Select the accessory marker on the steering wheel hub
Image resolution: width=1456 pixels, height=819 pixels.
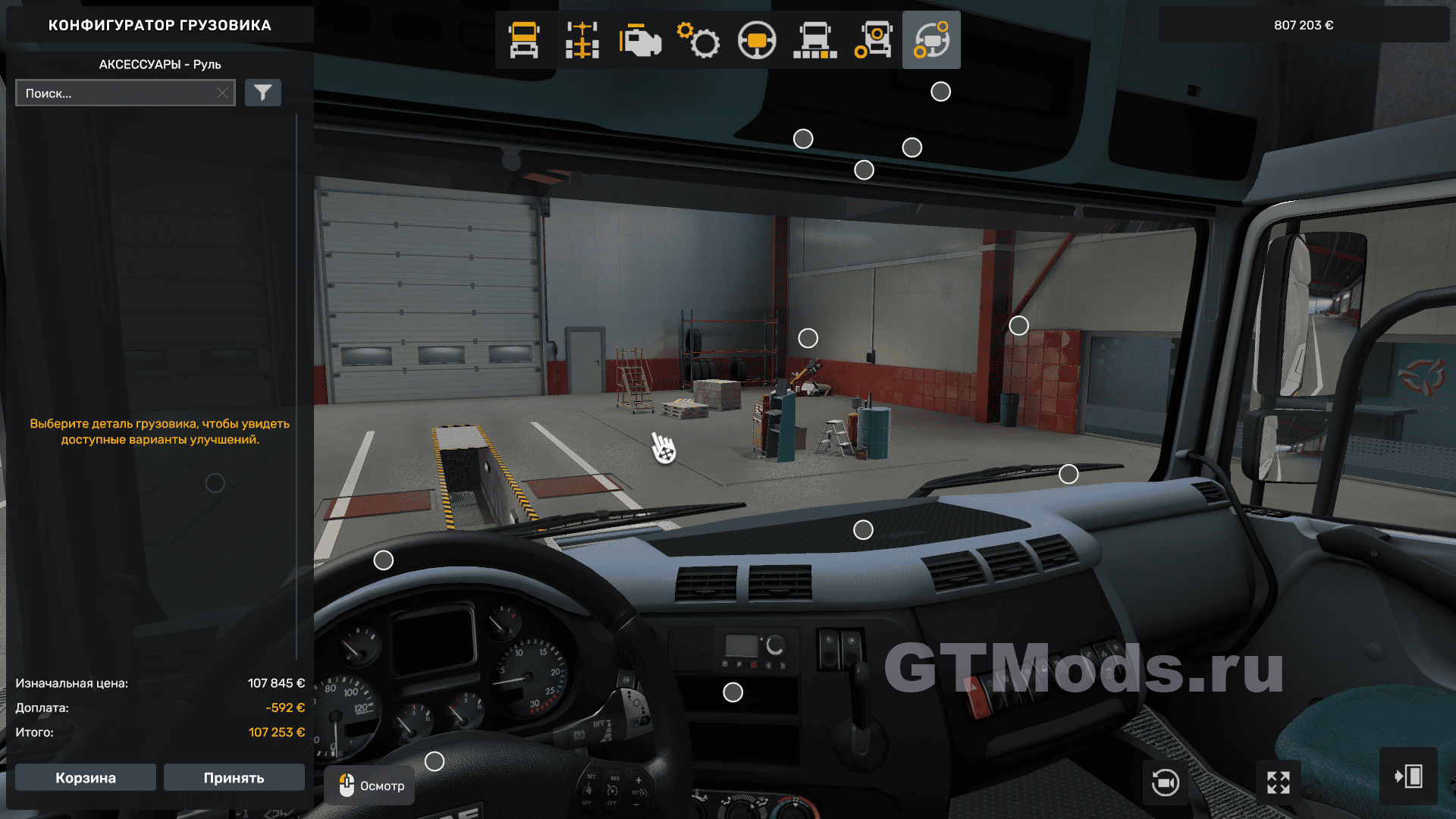435,761
